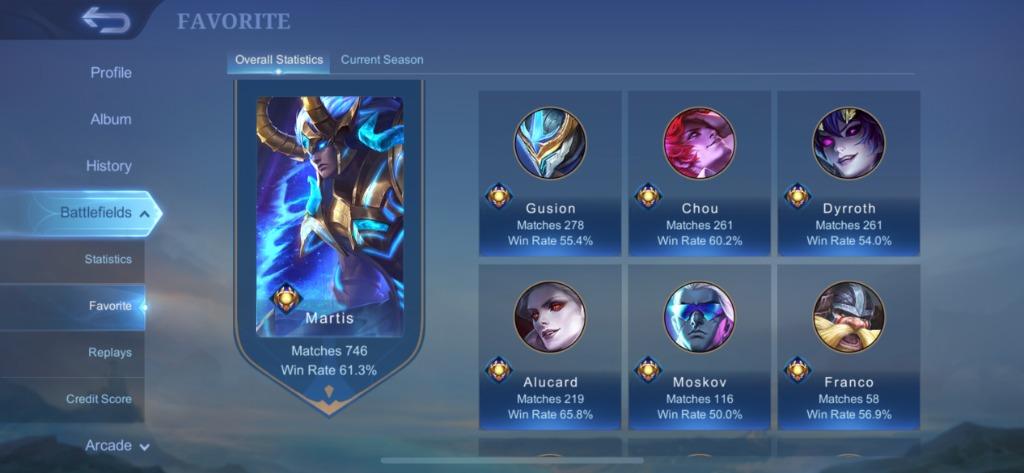This screenshot has height=473, width=1024.
Task: Open the Profile menu entry
Action: 110,73
